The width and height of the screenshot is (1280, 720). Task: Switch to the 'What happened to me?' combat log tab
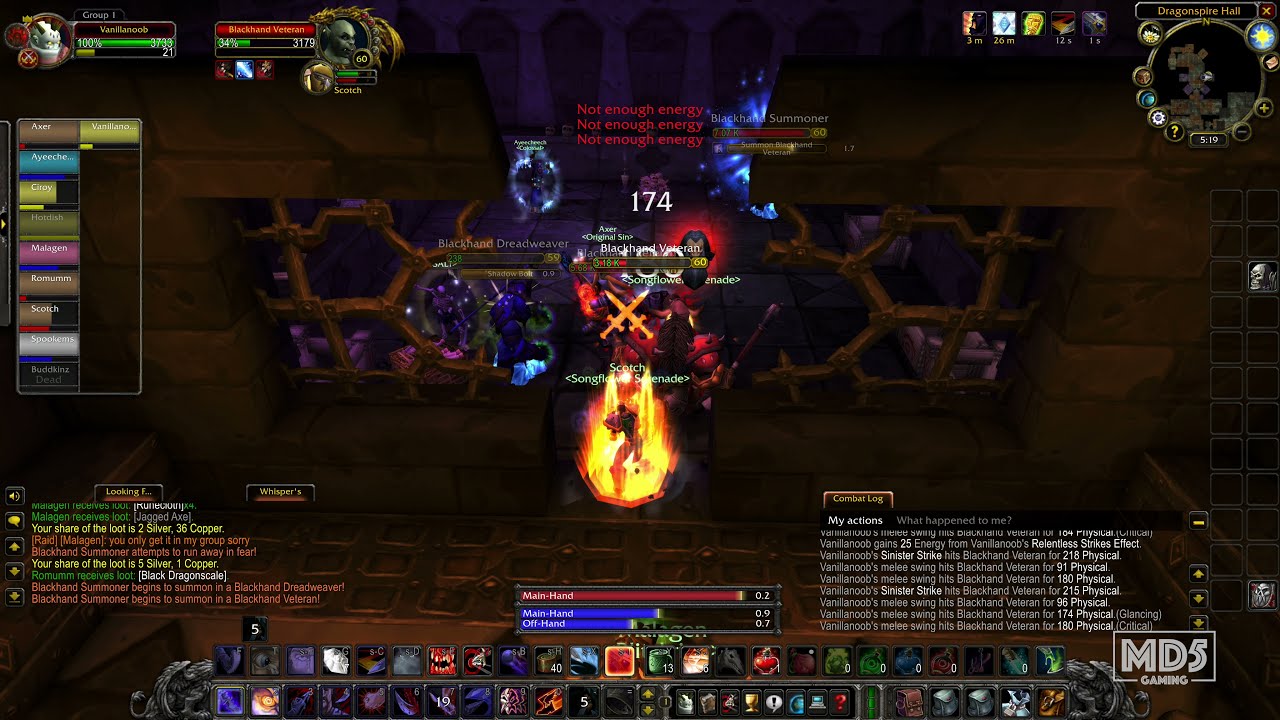tap(957, 520)
